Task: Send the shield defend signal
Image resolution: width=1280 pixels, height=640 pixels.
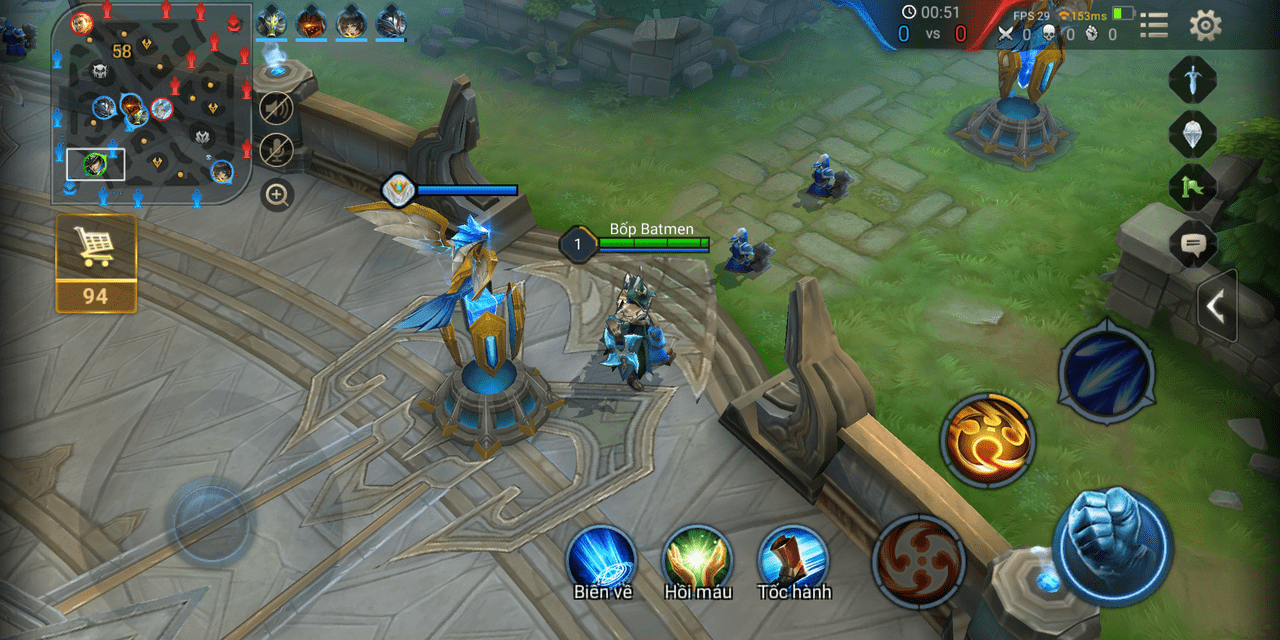Action: pyautogui.click(x=1192, y=133)
